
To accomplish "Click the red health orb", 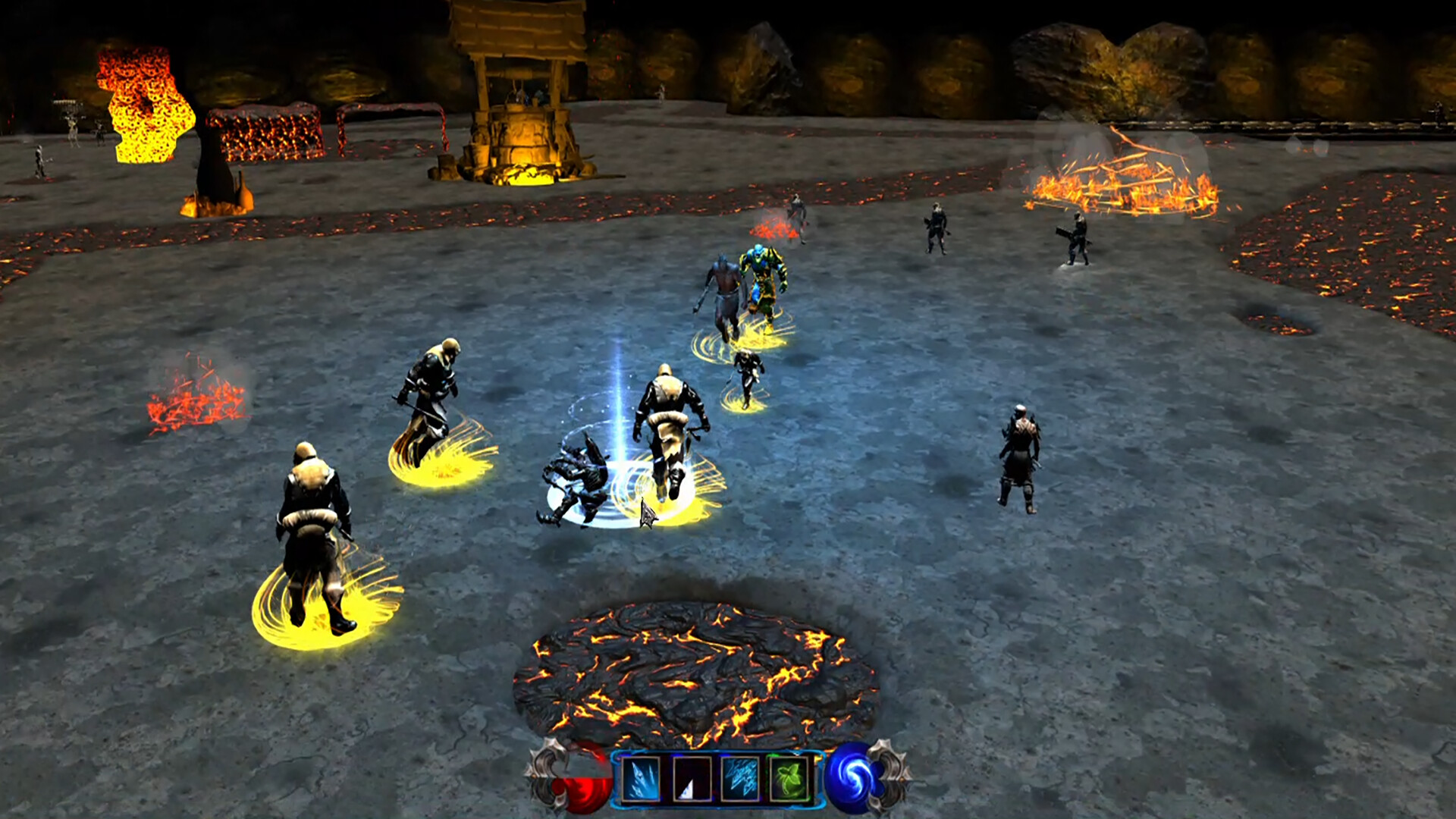I will (582, 783).
